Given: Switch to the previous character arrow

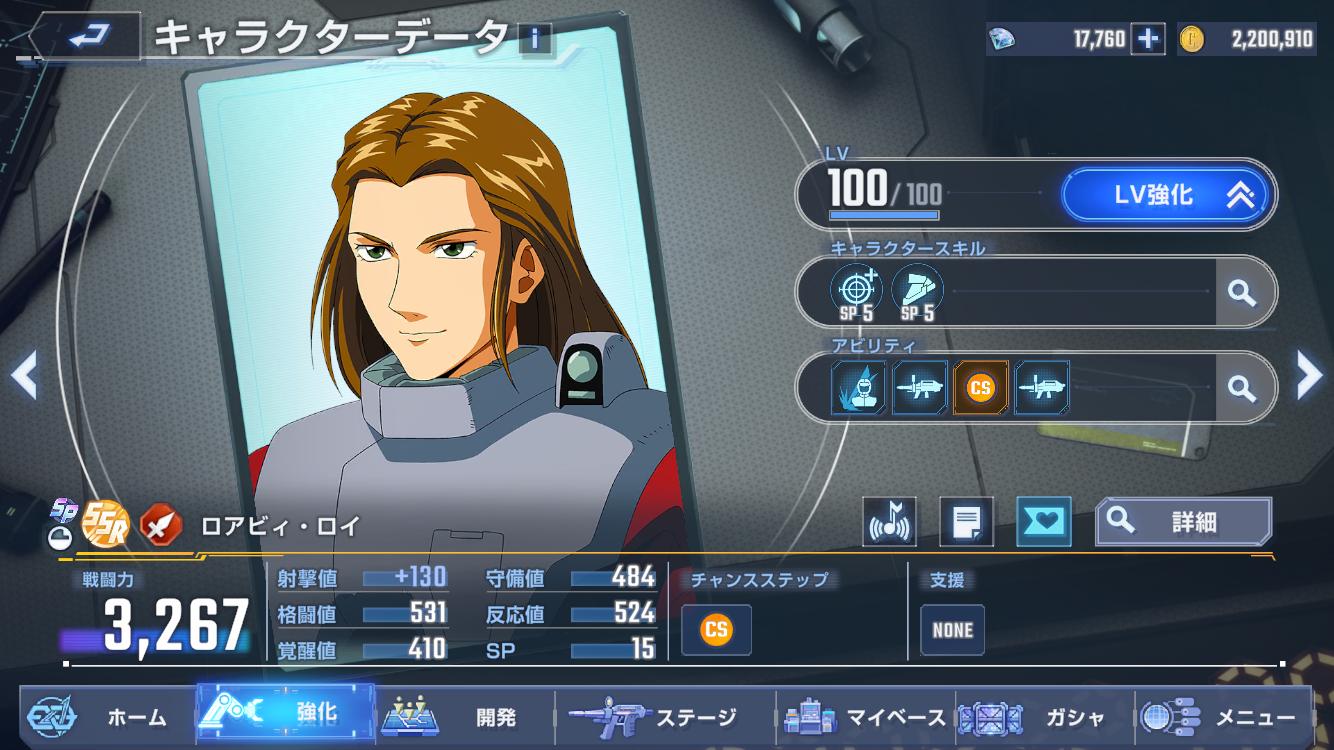Looking at the screenshot, I should pos(24,375).
